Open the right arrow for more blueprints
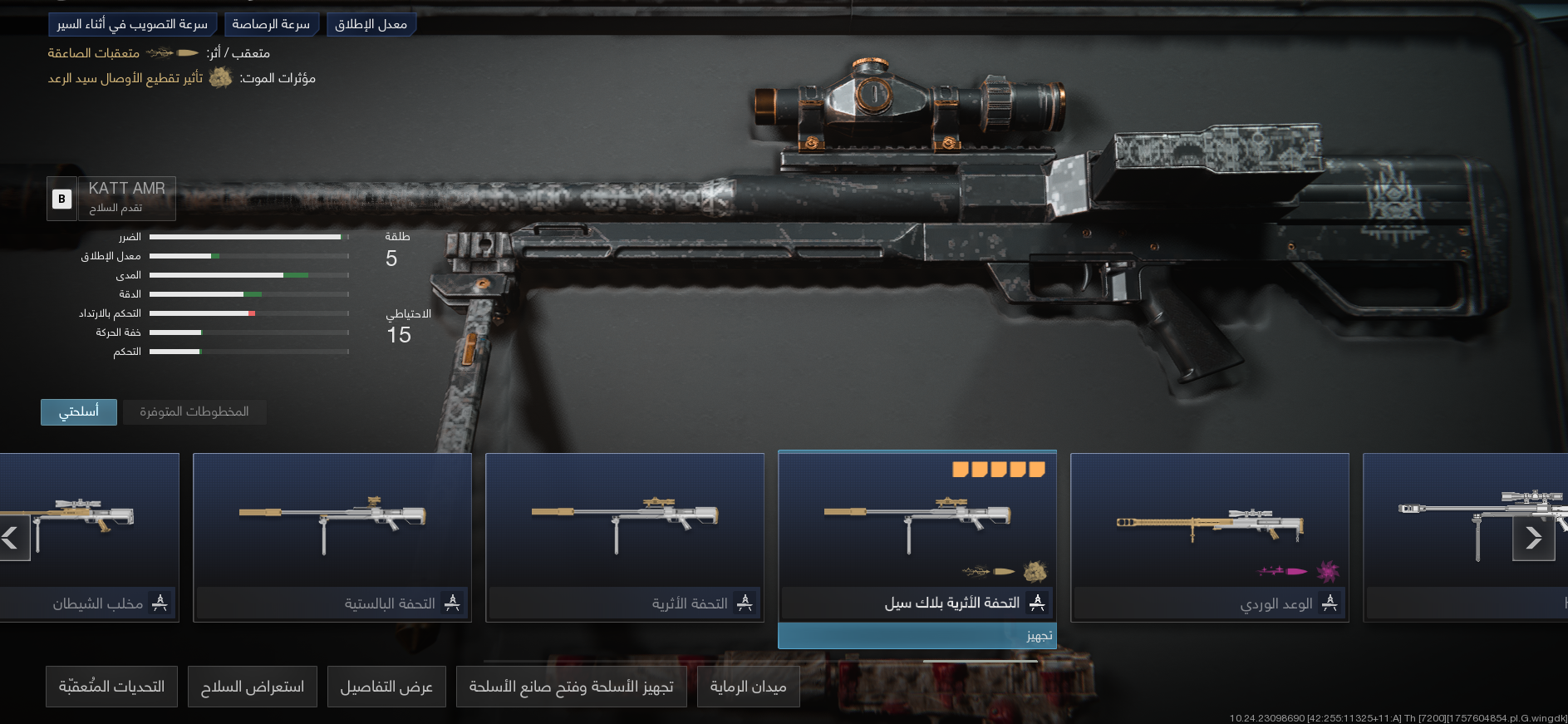 [1535, 538]
